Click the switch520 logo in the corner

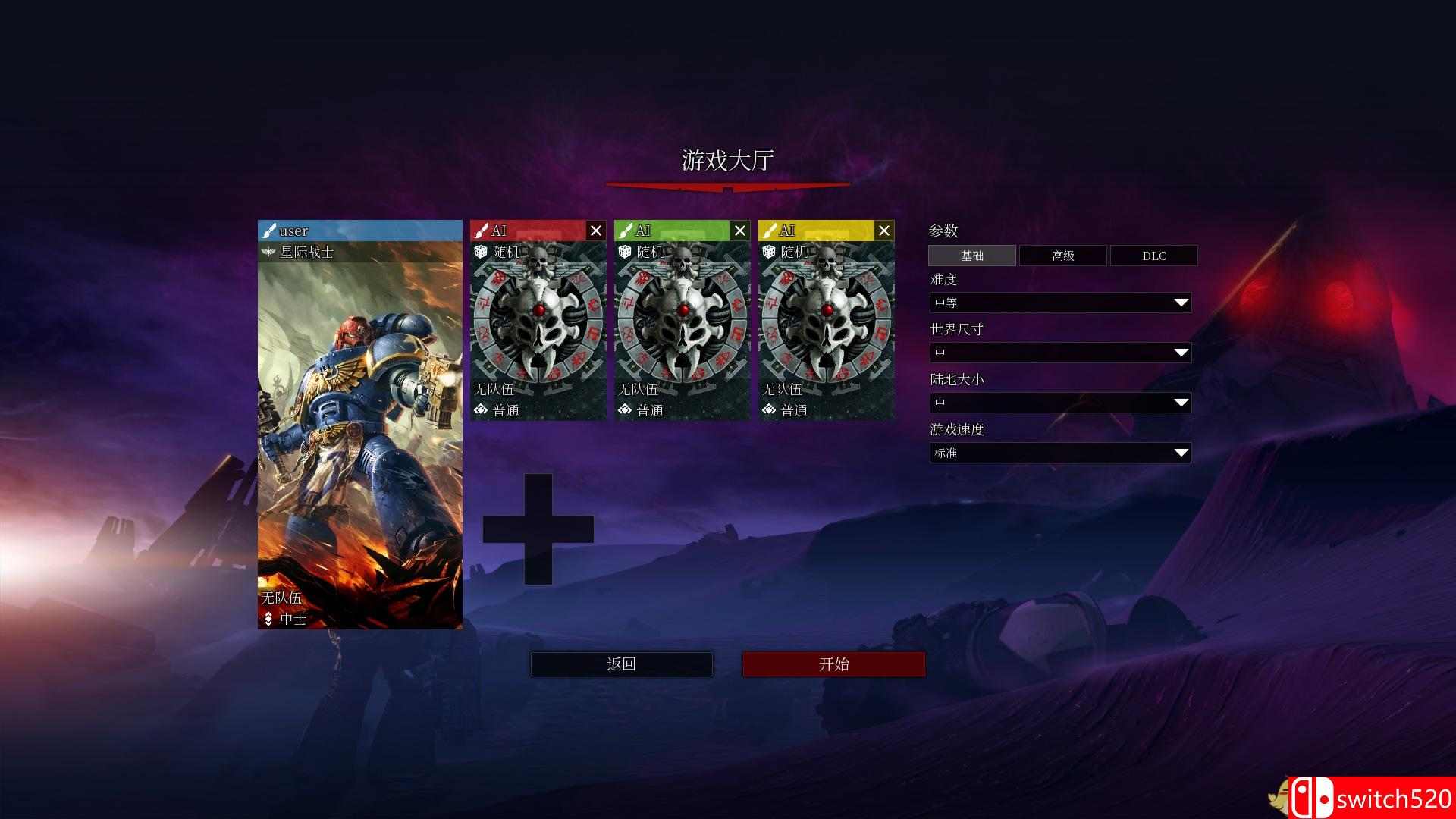pyautogui.click(x=1395, y=796)
